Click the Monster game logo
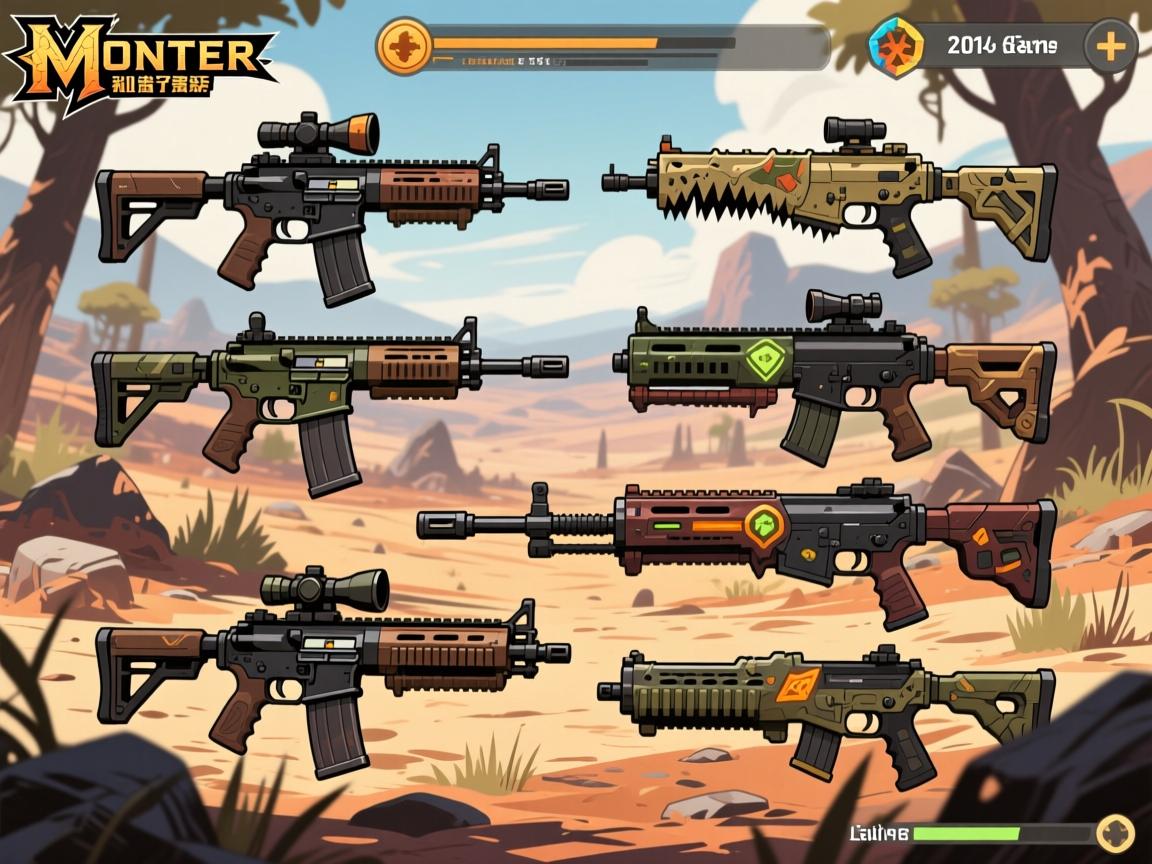This screenshot has height=864, width=1152. (x=140, y=58)
